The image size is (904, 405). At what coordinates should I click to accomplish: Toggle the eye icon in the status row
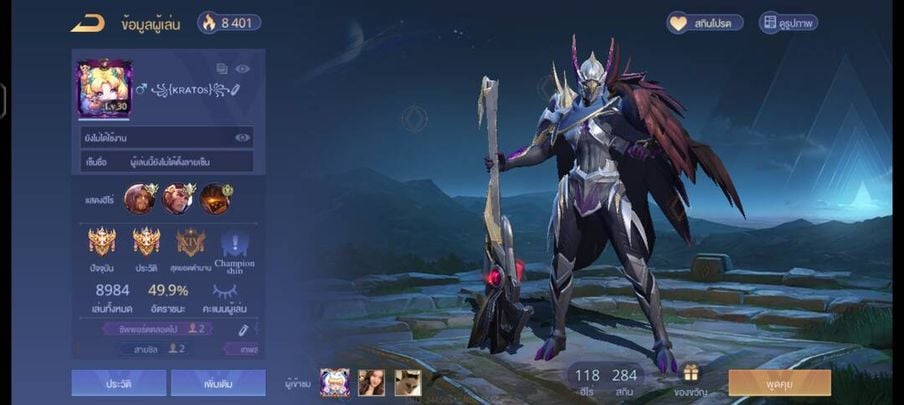(242, 137)
